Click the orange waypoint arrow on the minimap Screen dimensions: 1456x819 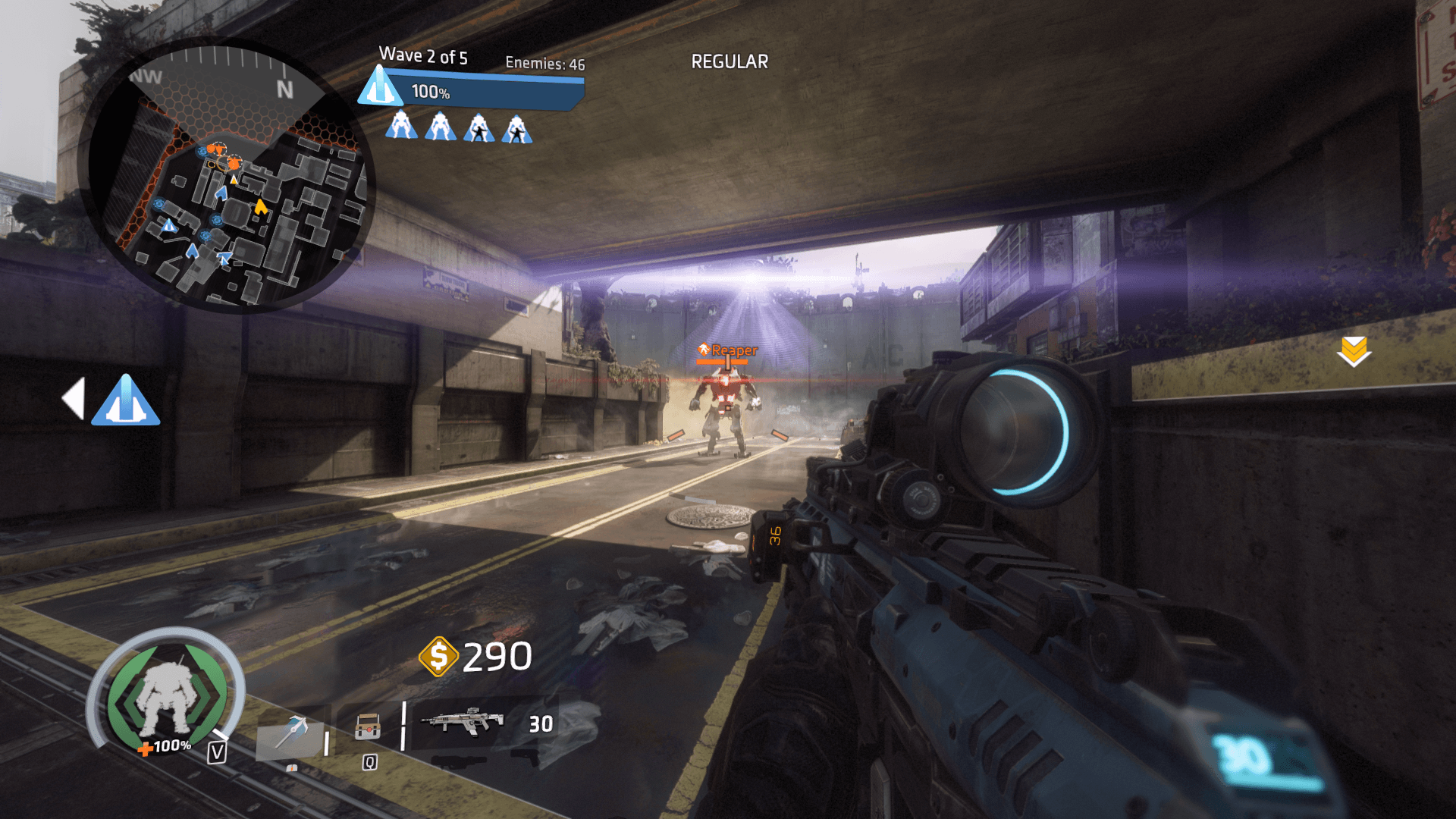tap(260, 206)
